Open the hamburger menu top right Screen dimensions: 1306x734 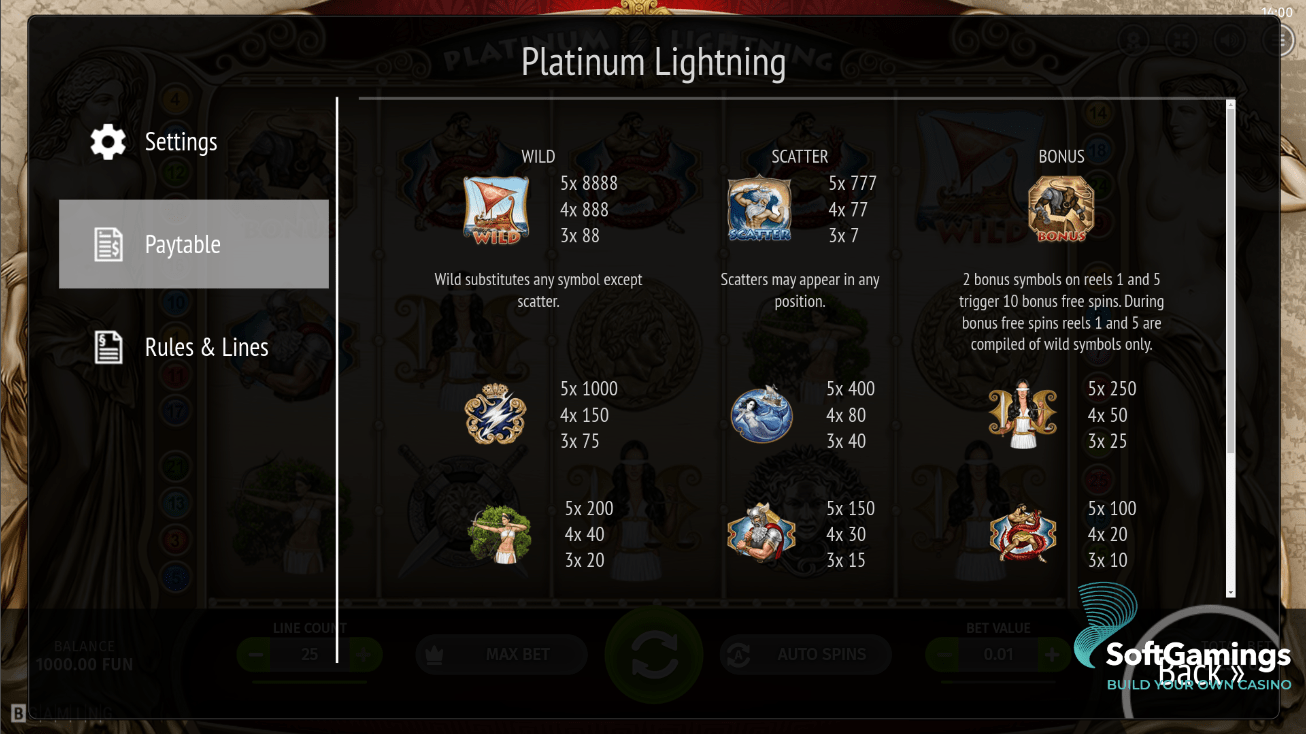click(1278, 40)
